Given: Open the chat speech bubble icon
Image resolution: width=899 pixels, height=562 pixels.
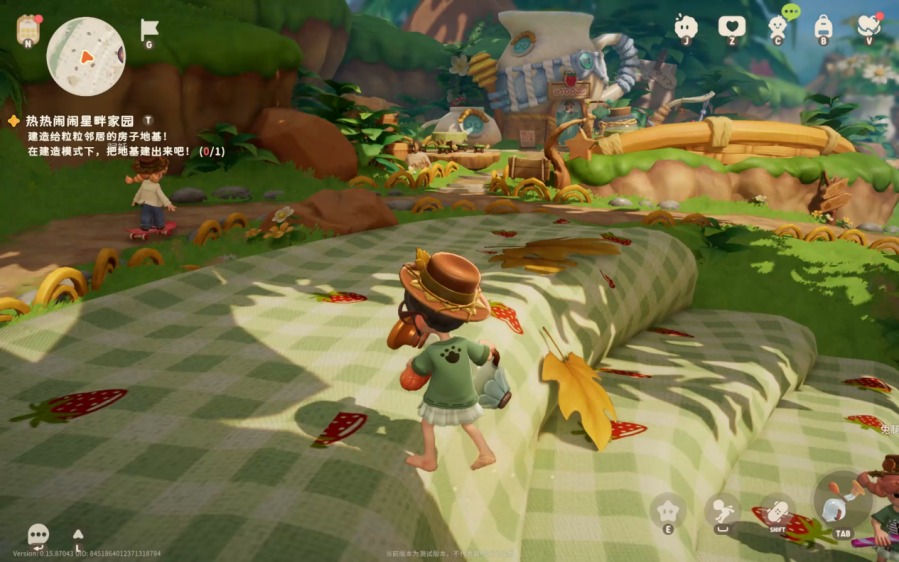Looking at the screenshot, I should click(38, 535).
